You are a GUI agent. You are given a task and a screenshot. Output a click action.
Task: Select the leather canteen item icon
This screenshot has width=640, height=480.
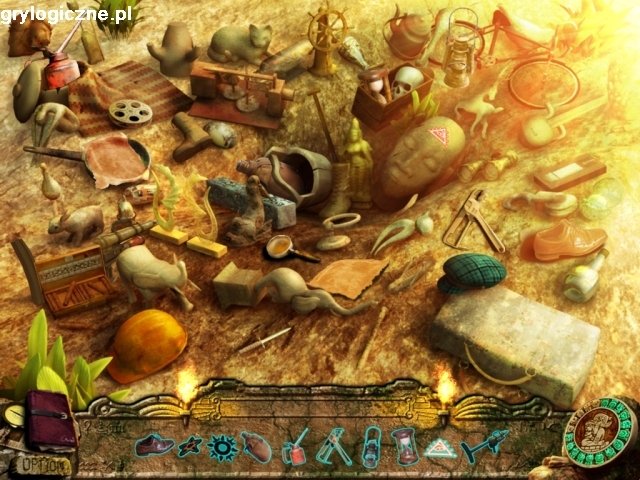pos(258,446)
